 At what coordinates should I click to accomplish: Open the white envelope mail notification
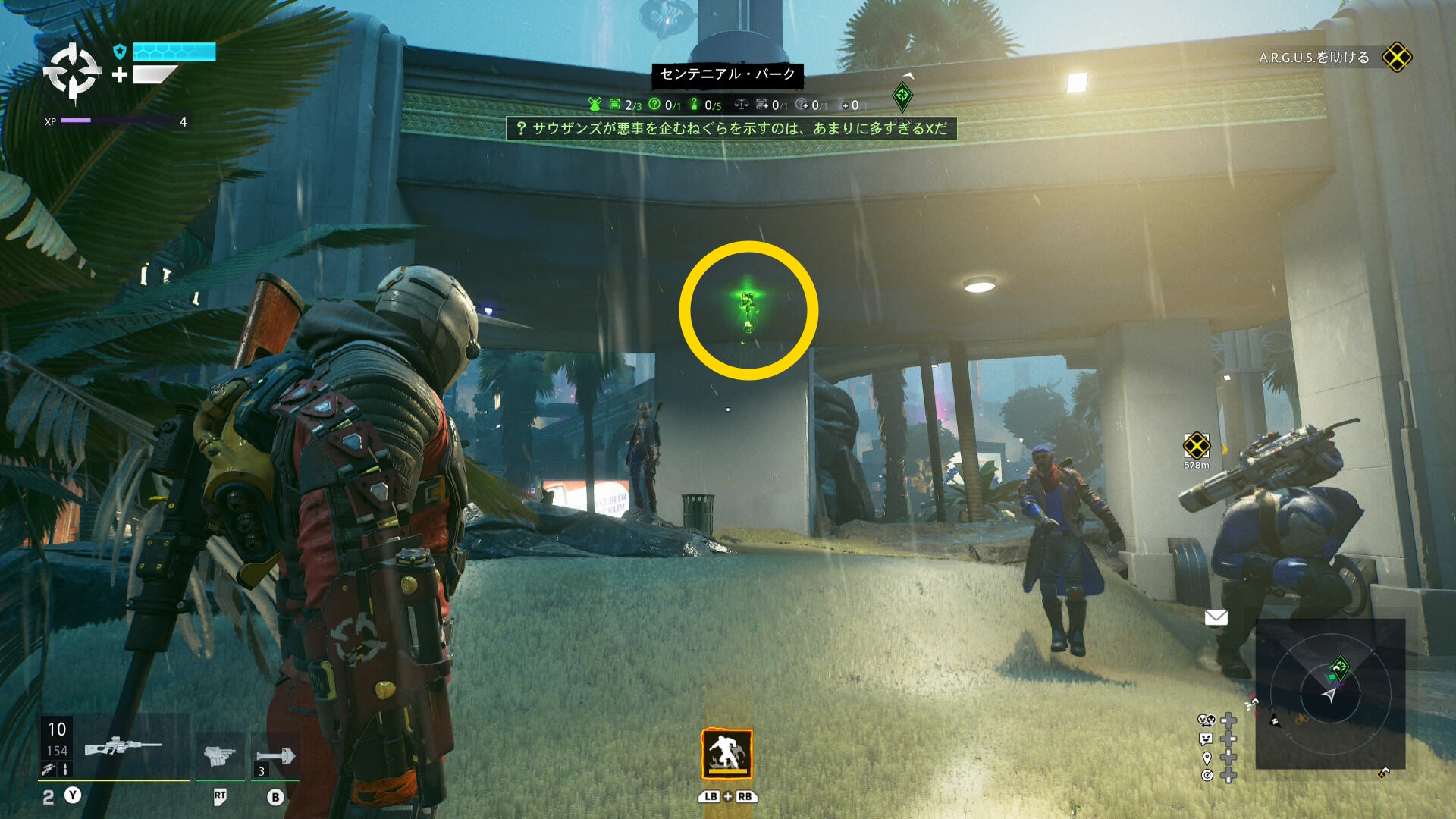[1216, 617]
